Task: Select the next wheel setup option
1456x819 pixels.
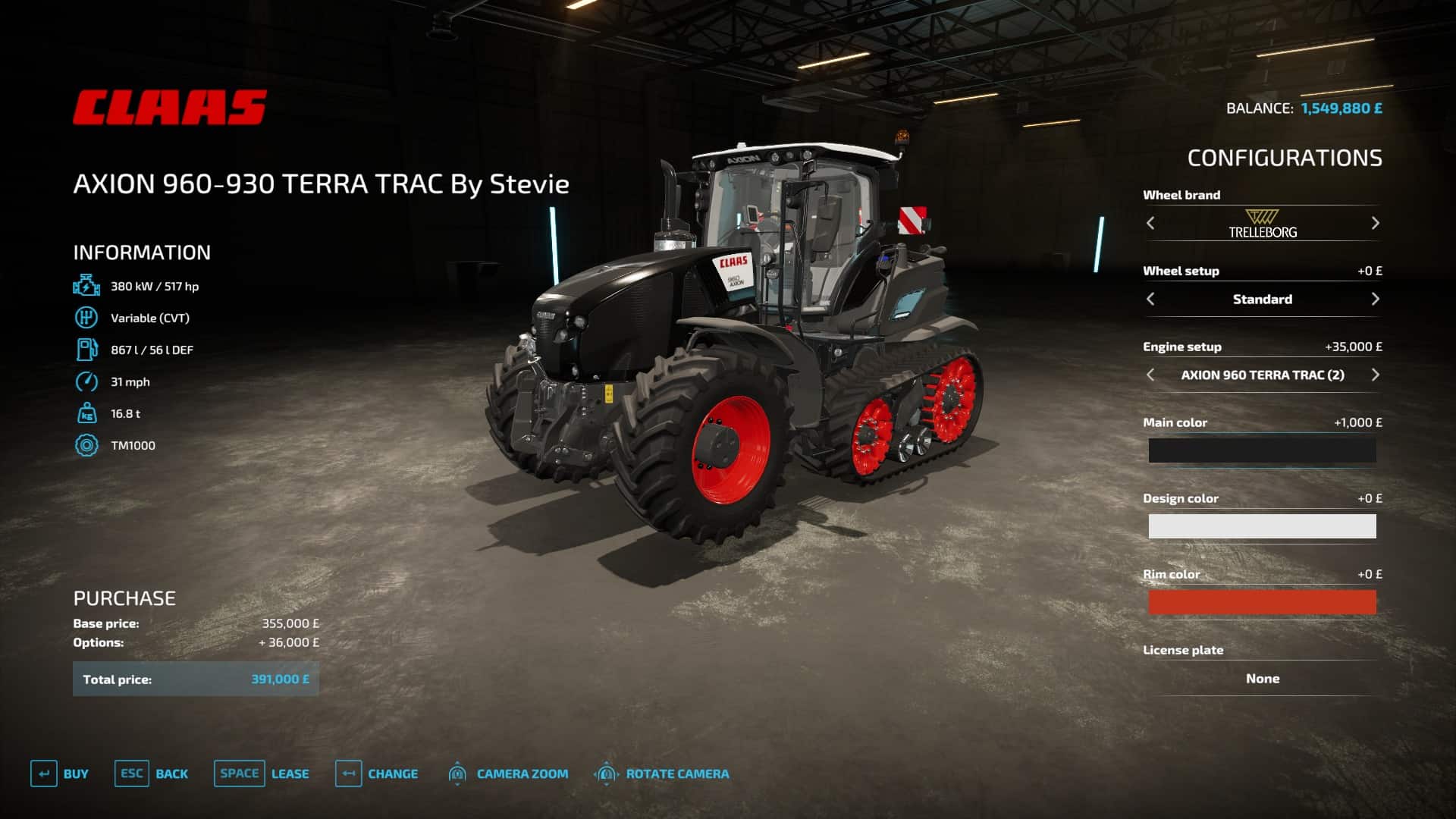Action: tap(1375, 299)
